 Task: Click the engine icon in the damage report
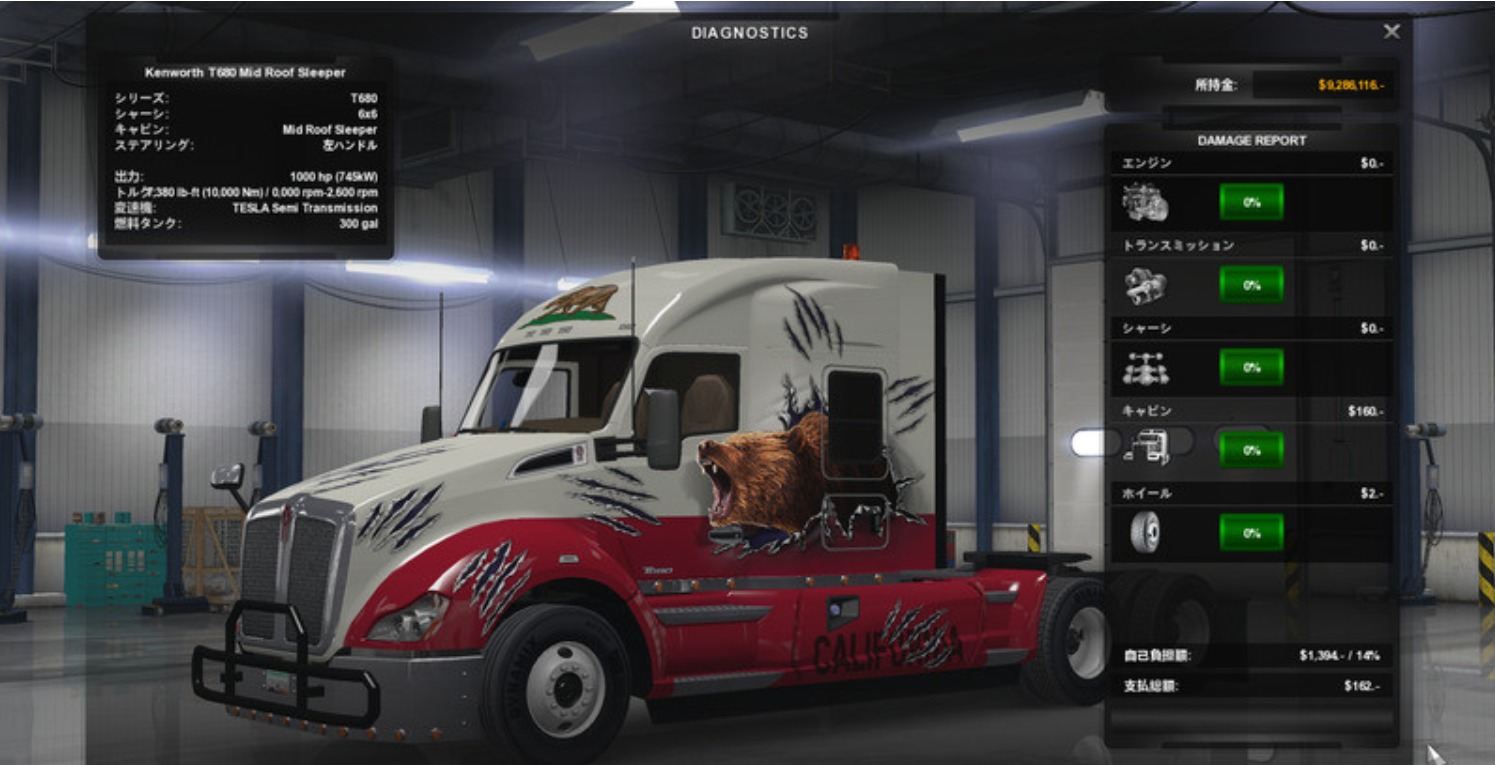(x=1145, y=203)
